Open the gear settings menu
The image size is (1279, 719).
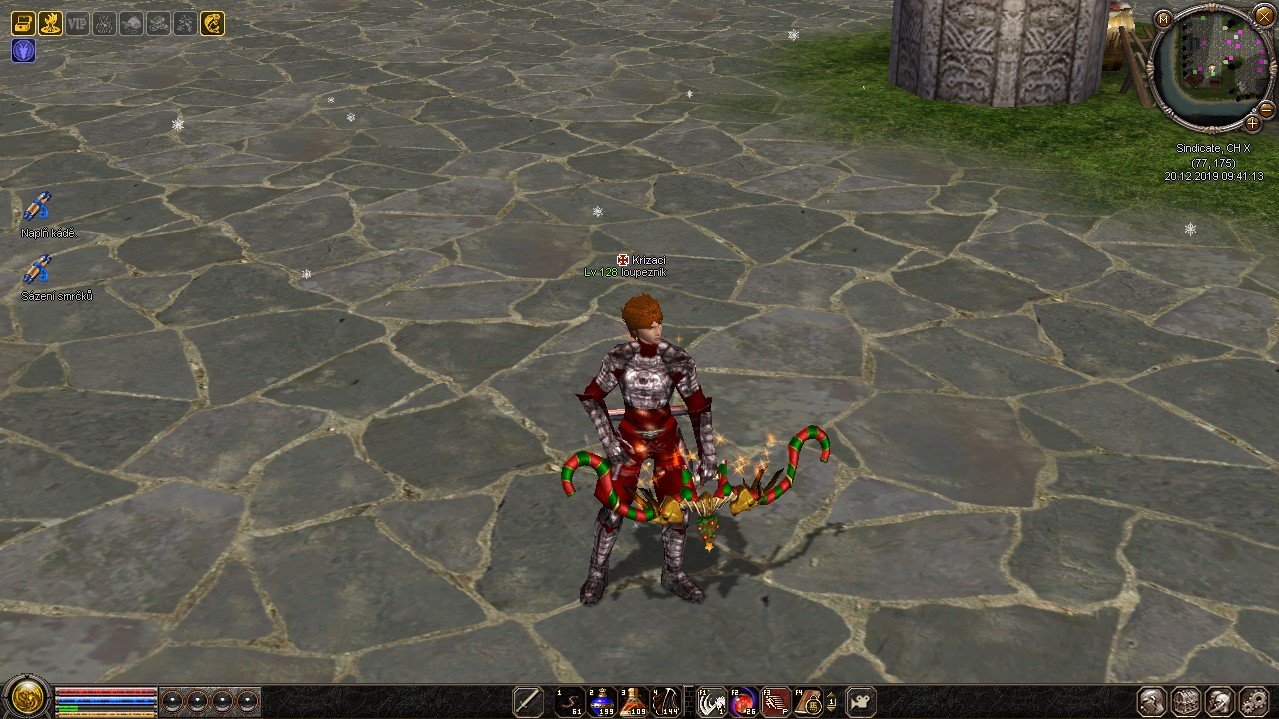[1253, 702]
